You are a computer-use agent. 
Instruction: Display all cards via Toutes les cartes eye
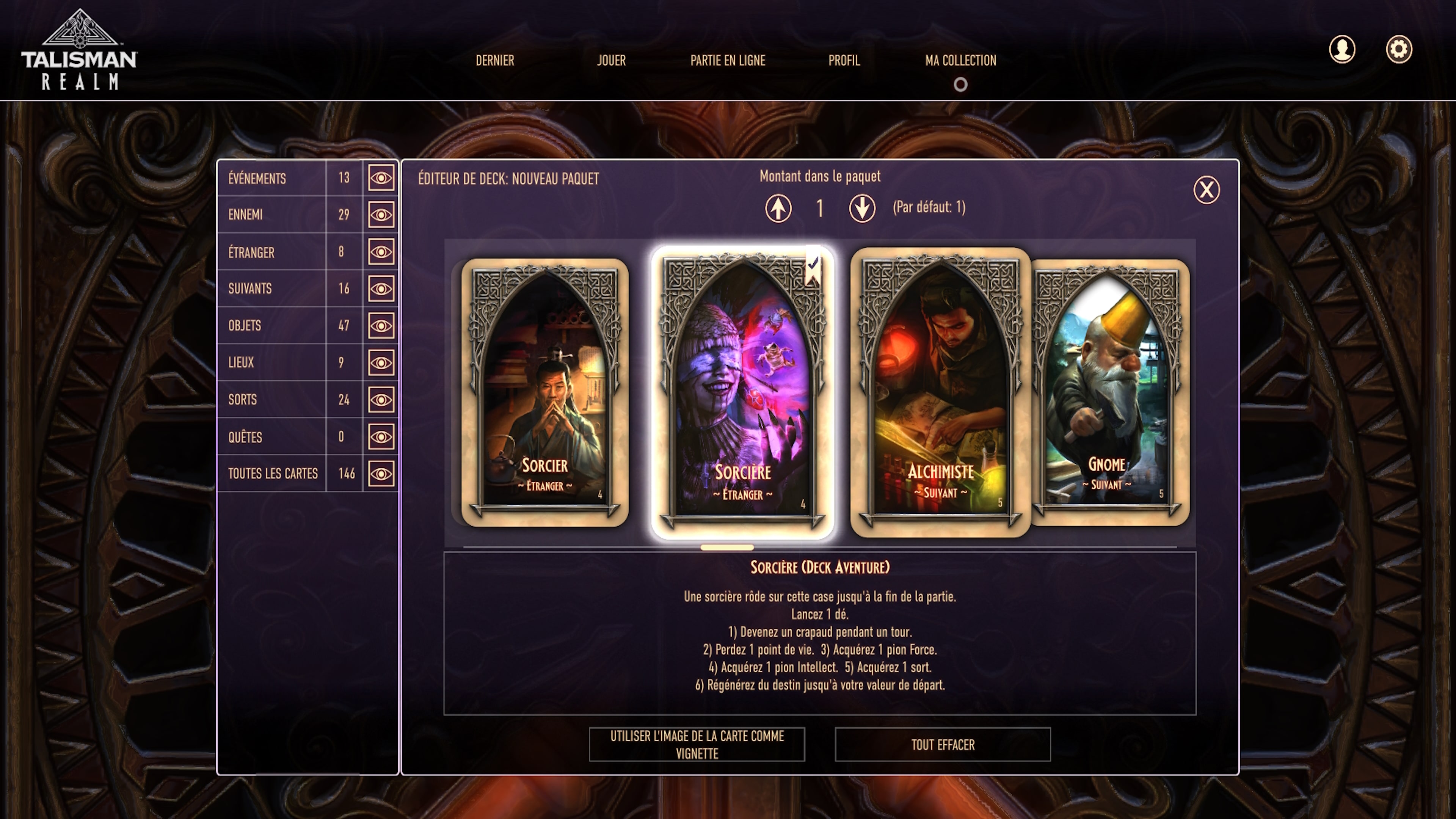point(381,474)
